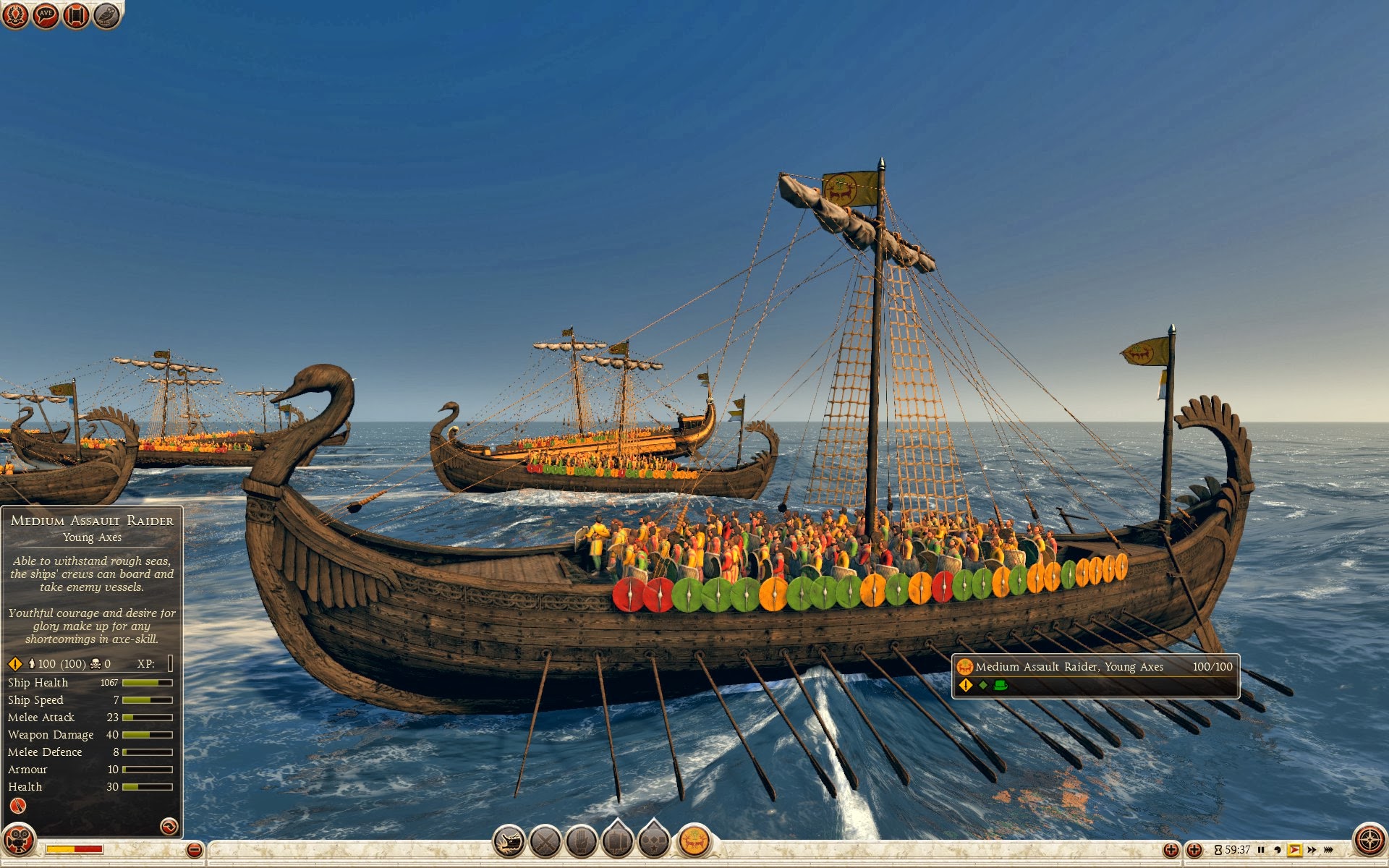Set battle to normal play speed

click(x=1294, y=850)
